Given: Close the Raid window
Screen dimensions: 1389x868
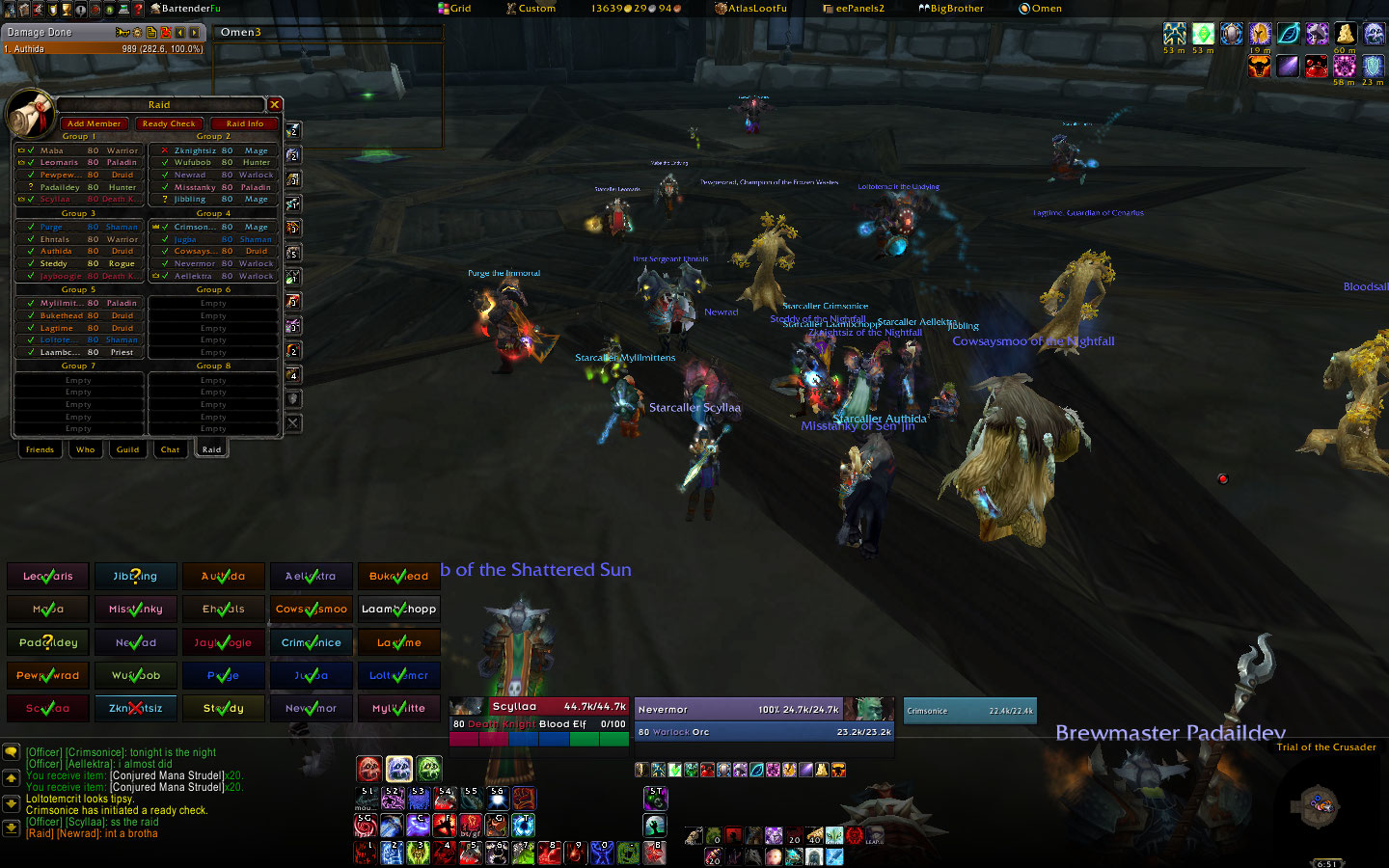Looking at the screenshot, I should (275, 104).
